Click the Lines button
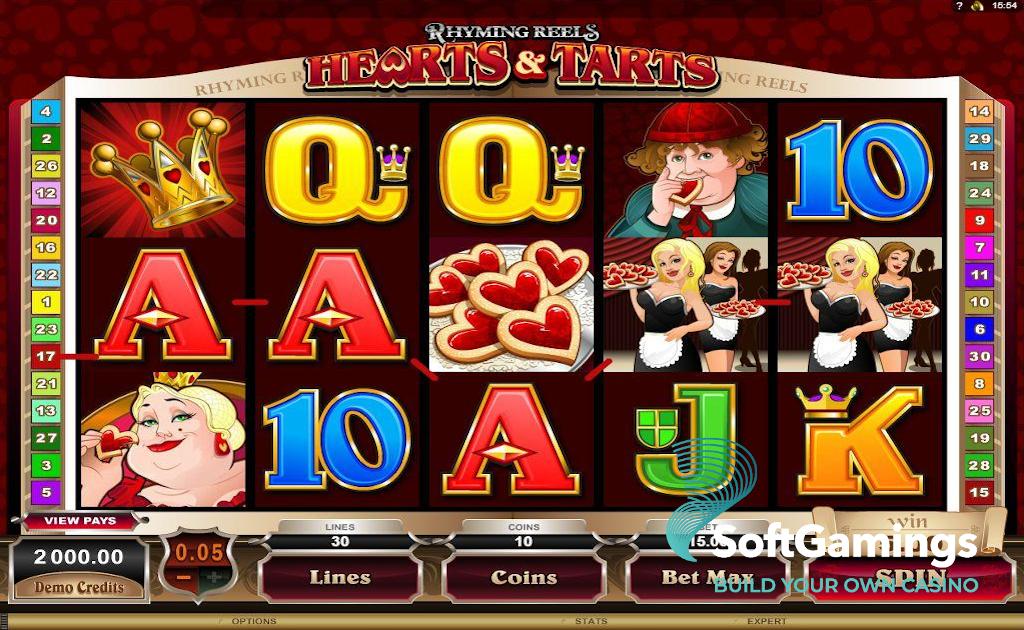 click(x=340, y=577)
